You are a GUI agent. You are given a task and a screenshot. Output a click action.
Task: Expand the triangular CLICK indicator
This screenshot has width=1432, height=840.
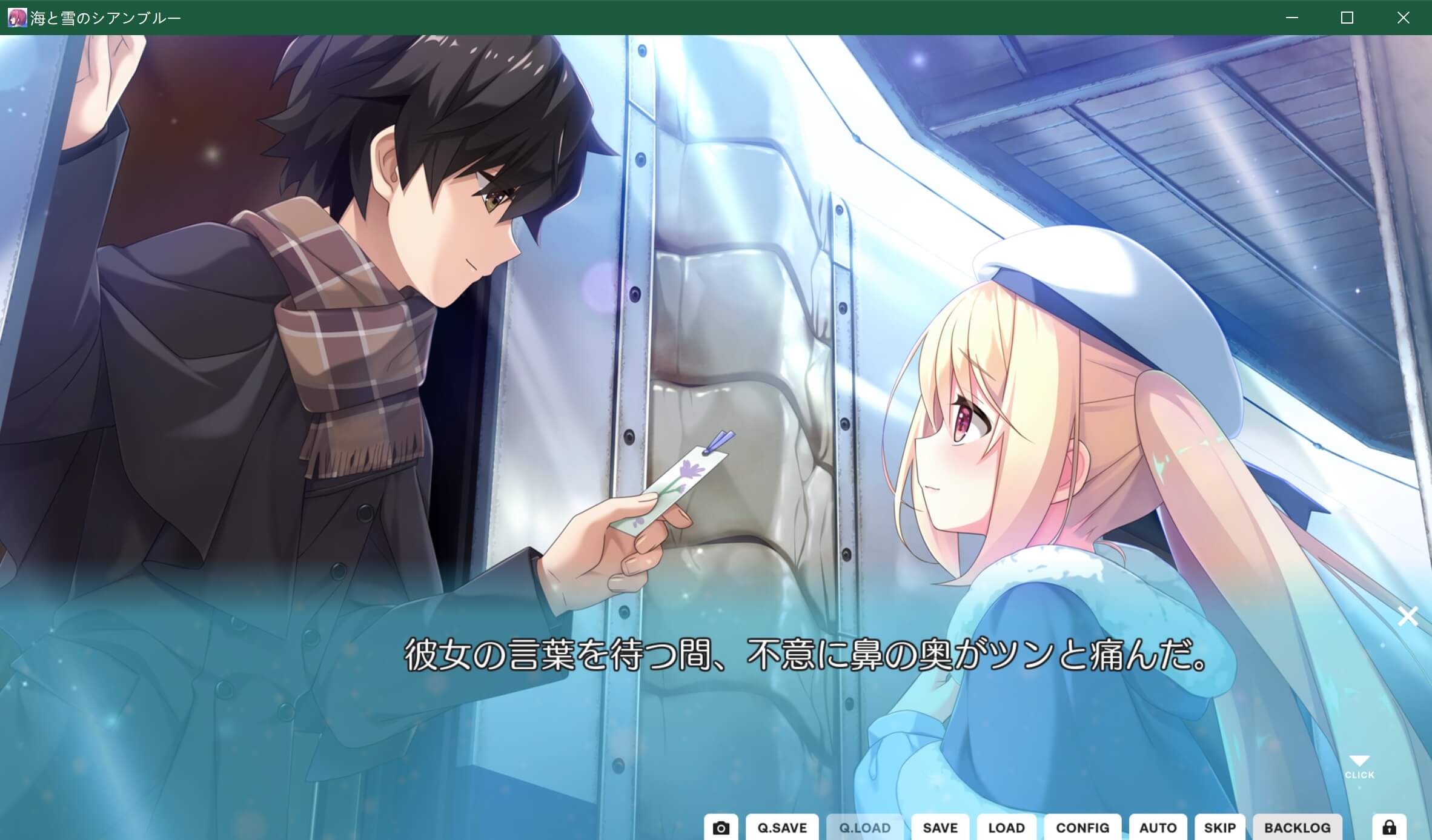click(1359, 760)
